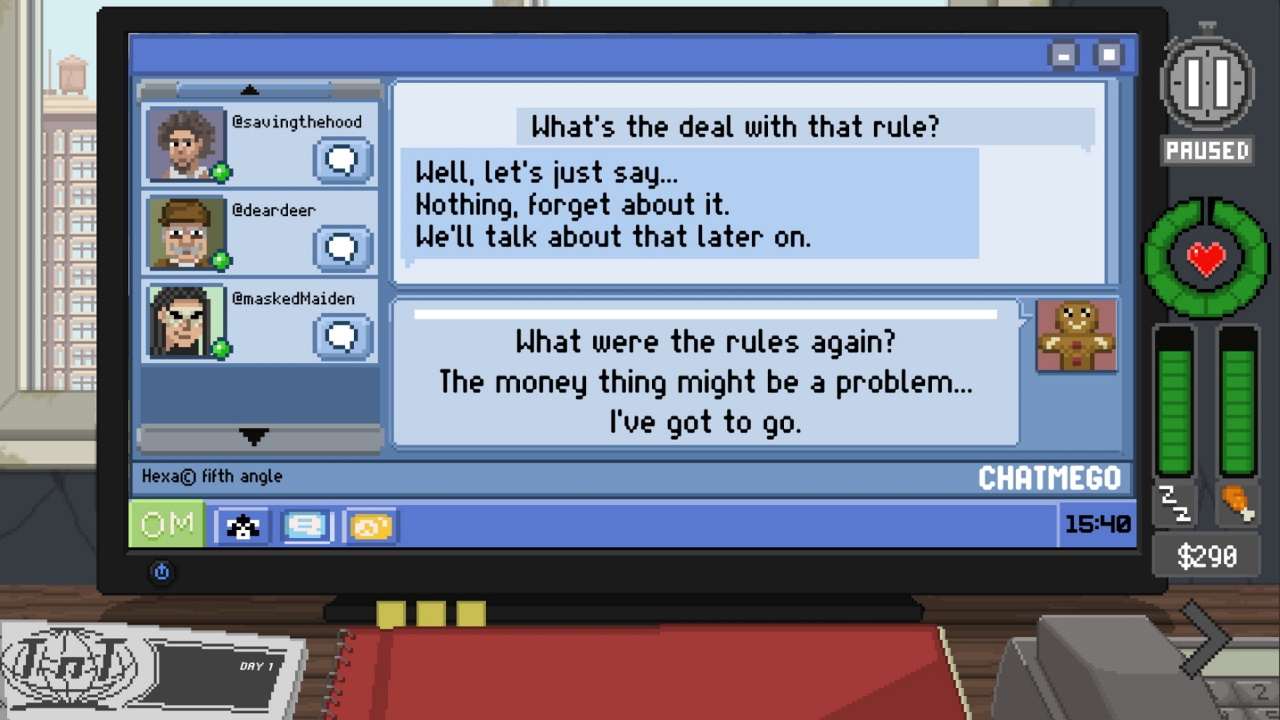Select the ChatMego app icon in the taskbar

pyautogui.click(x=306, y=524)
